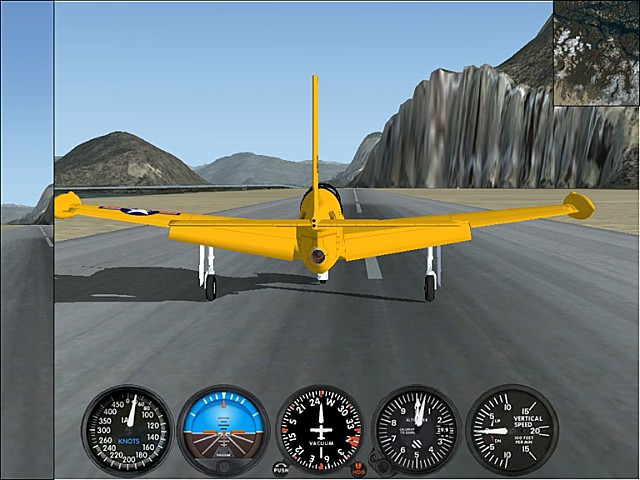Click the vacuum heading indicator gauge

coord(320,430)
